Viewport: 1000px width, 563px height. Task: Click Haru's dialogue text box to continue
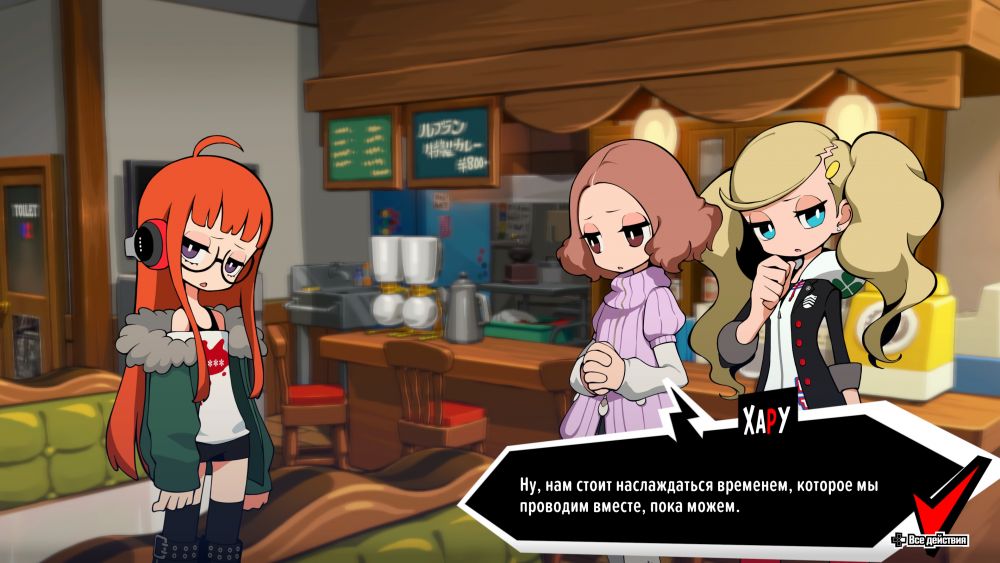tap(690, 496)
